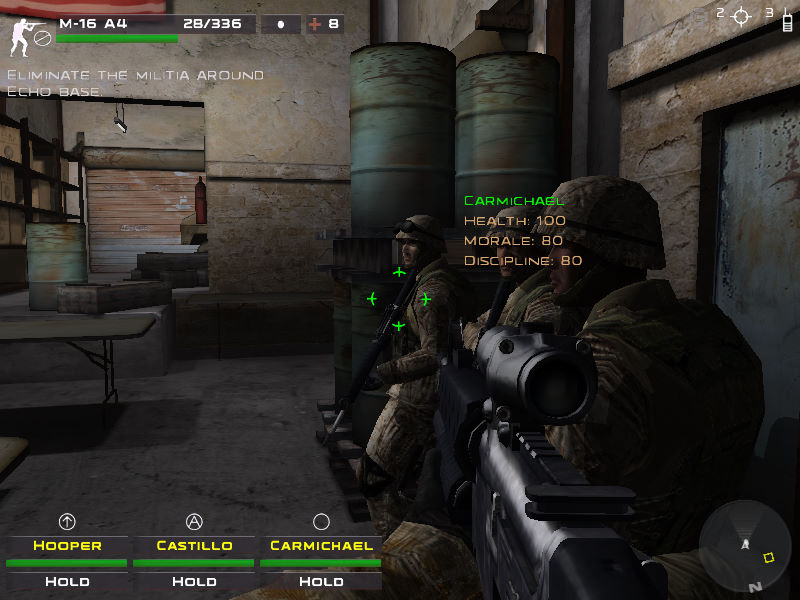
Task: Select squad member Carmichael's panel
Action: tap(321, 546)
